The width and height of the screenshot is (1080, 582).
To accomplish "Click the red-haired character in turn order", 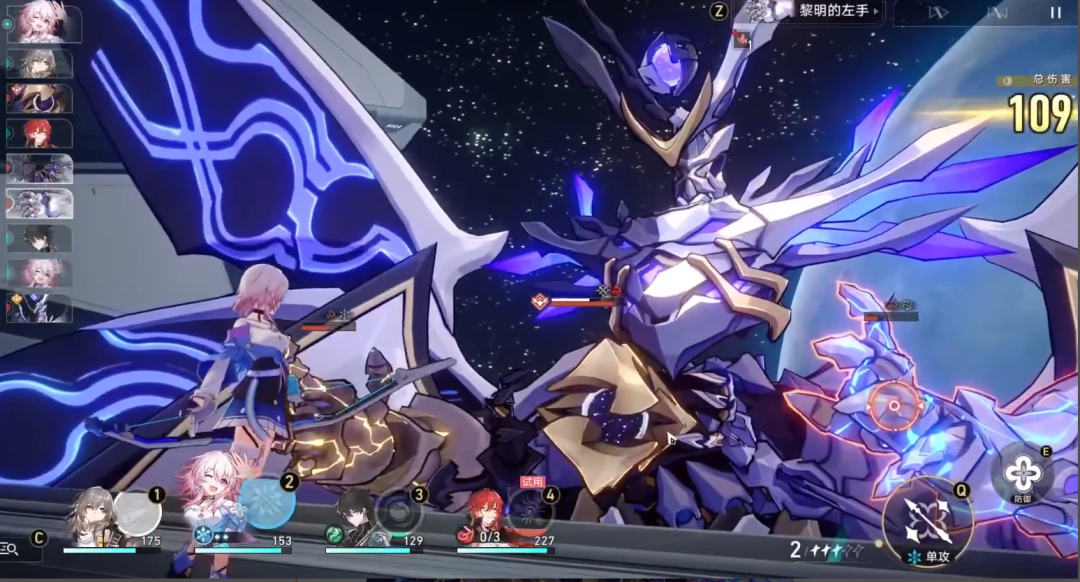I will tap(40, 132).
